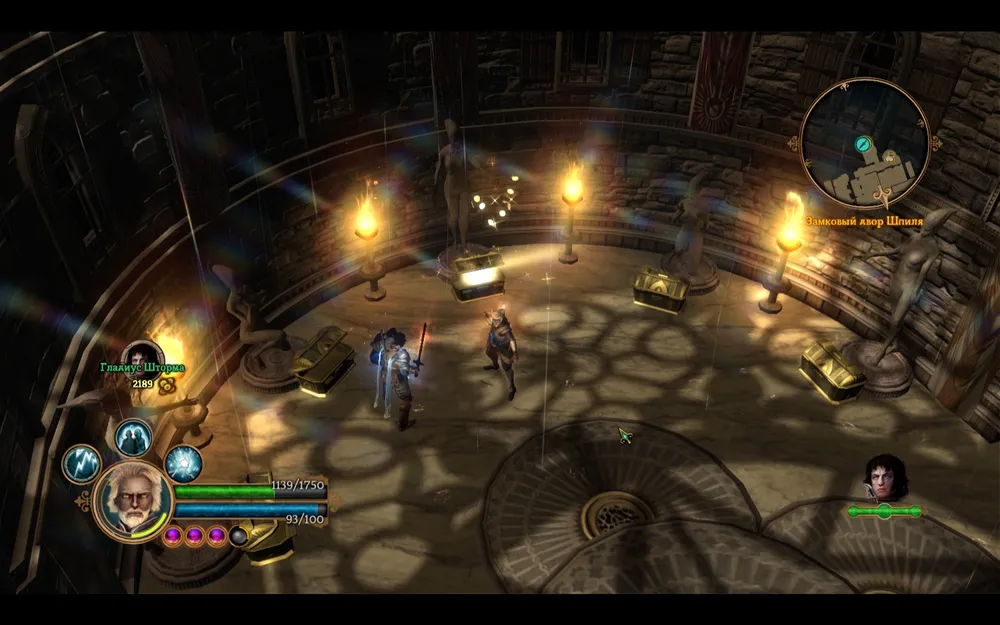Image resolution: width=1000 pixels, height=625 pixels.
Task: Cast the ice burst ability
Action: [x=183, y=464]
